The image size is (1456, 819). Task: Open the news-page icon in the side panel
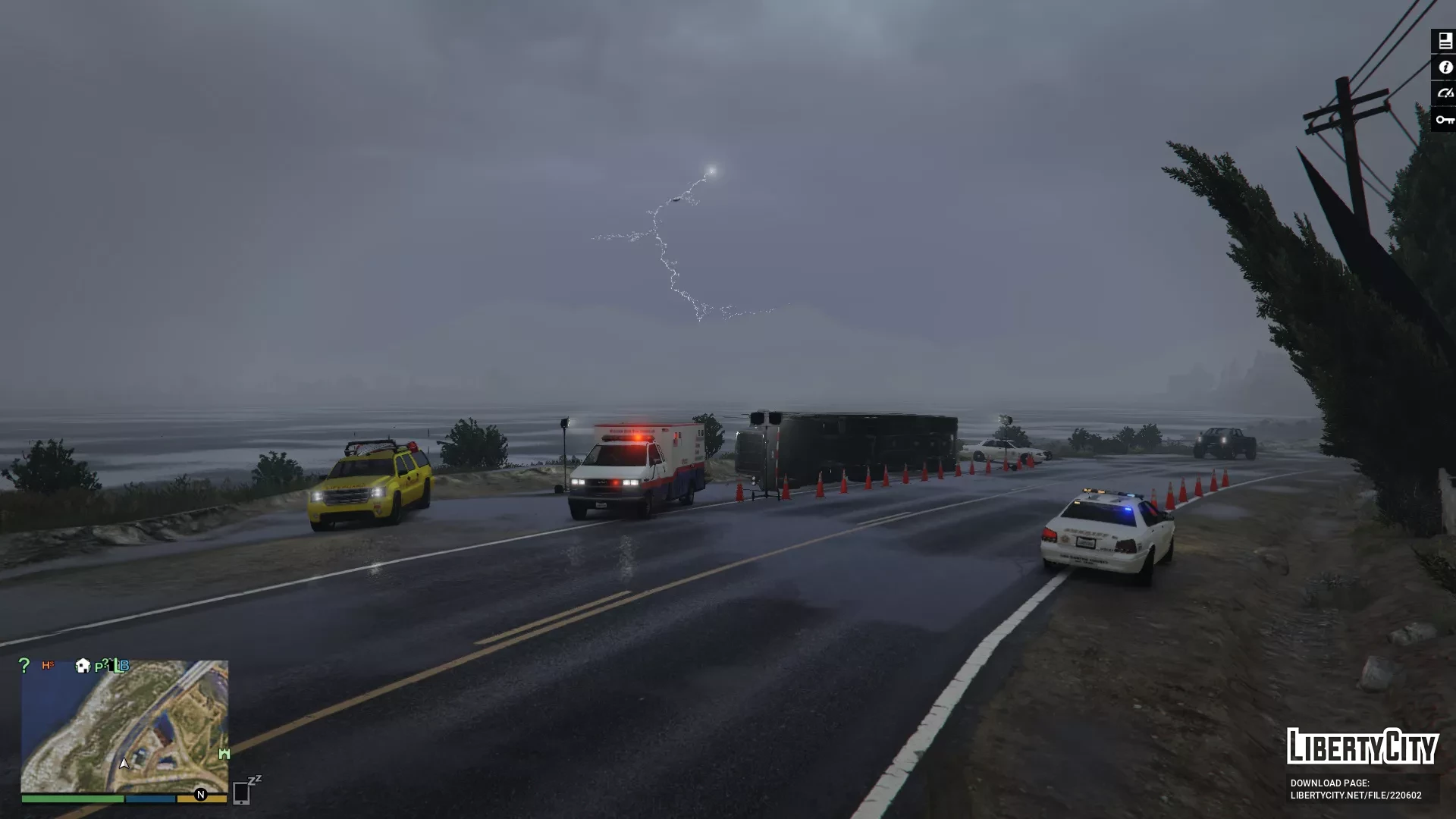[1444, 41]
